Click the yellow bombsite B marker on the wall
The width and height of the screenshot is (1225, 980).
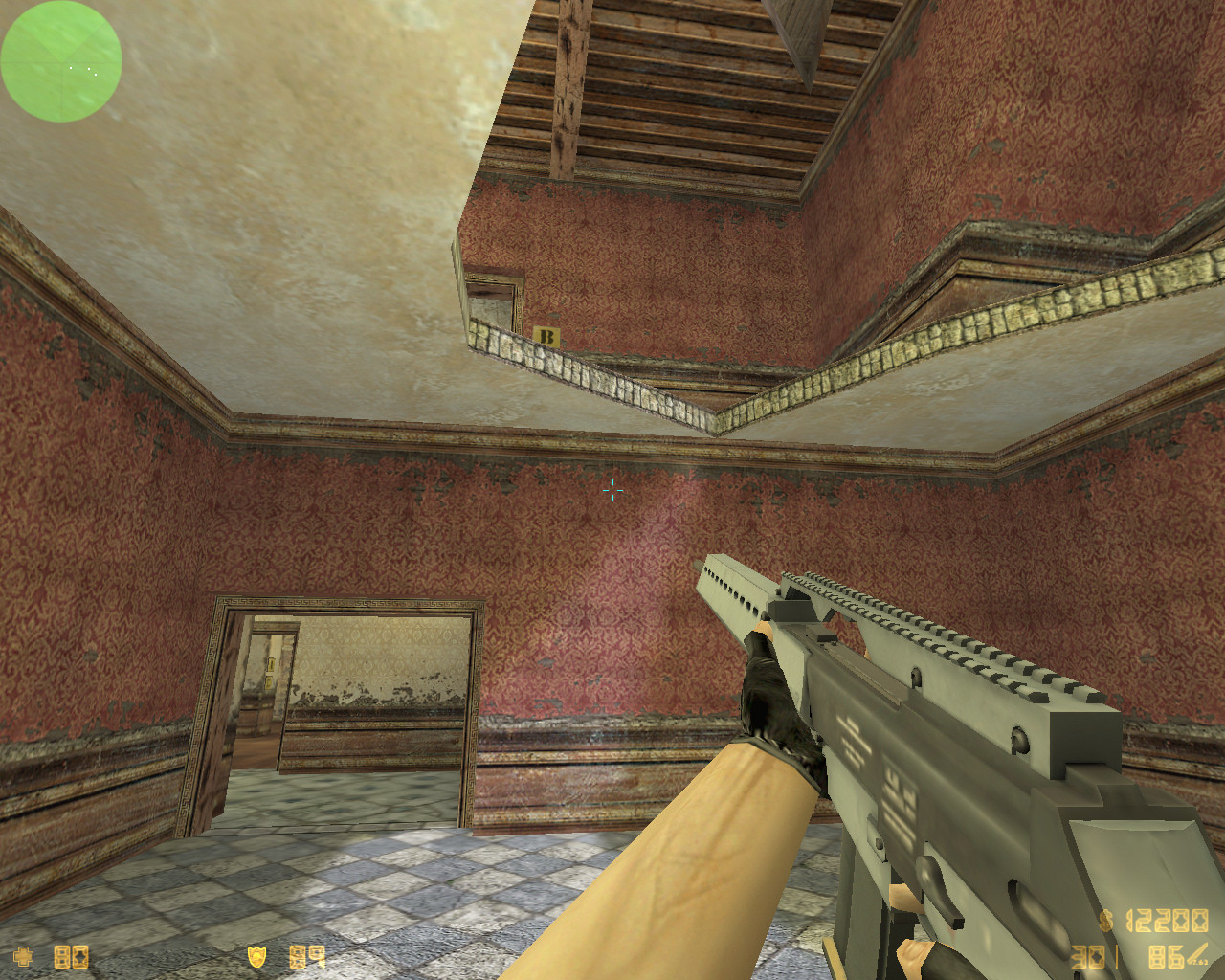[546, 335]
